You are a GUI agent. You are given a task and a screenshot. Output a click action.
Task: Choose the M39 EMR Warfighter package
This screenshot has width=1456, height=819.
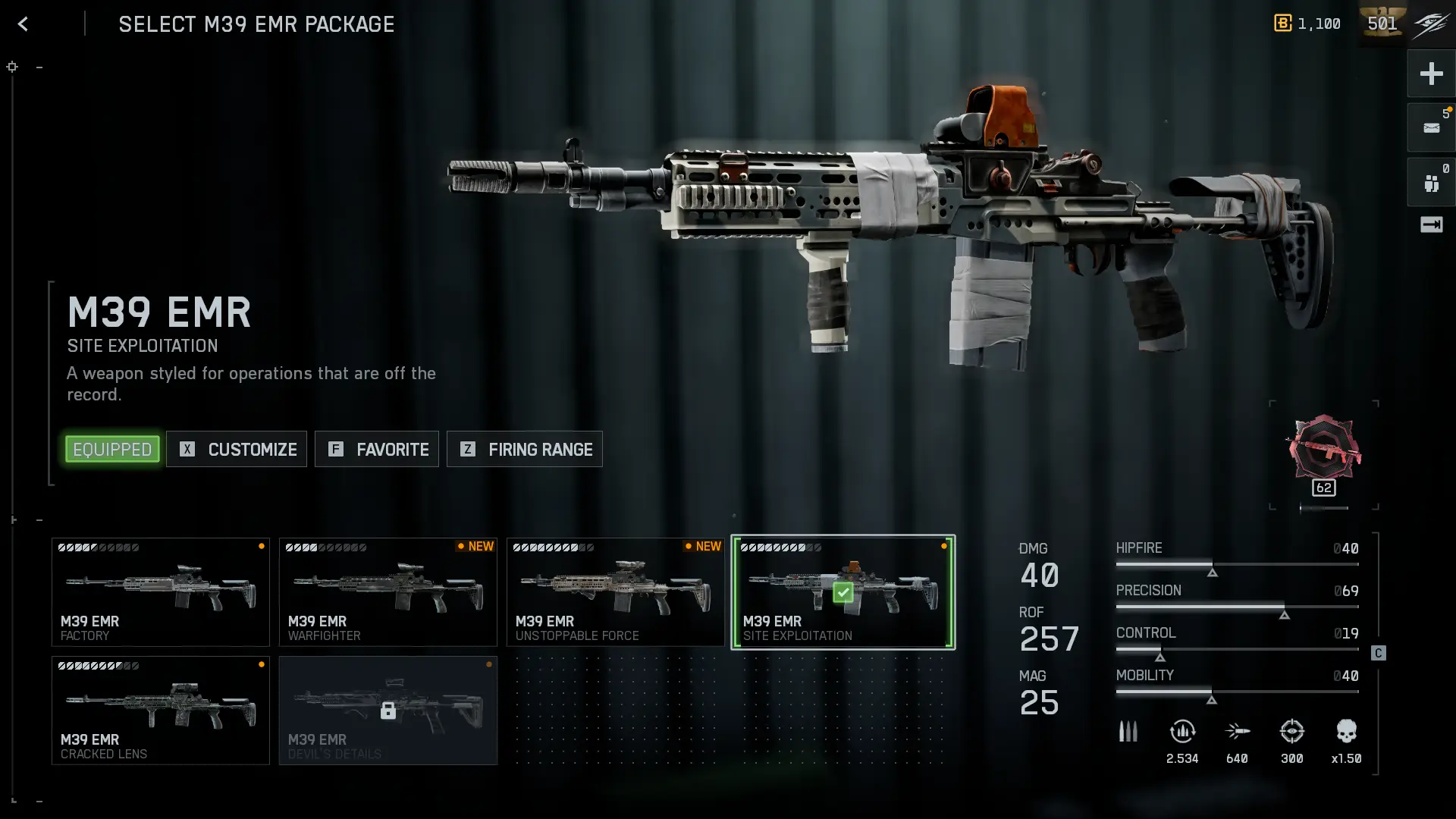(x=388, y=592)
